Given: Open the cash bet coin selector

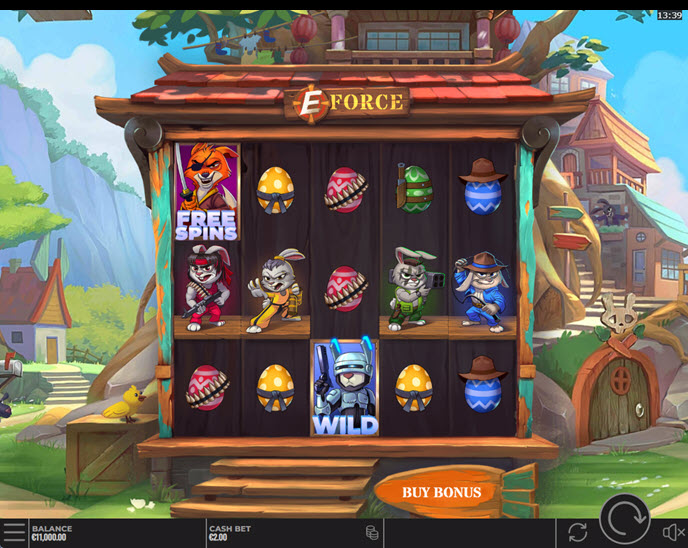Looking at the screenshot, I should pyautogui.click(x=372, y=532).
